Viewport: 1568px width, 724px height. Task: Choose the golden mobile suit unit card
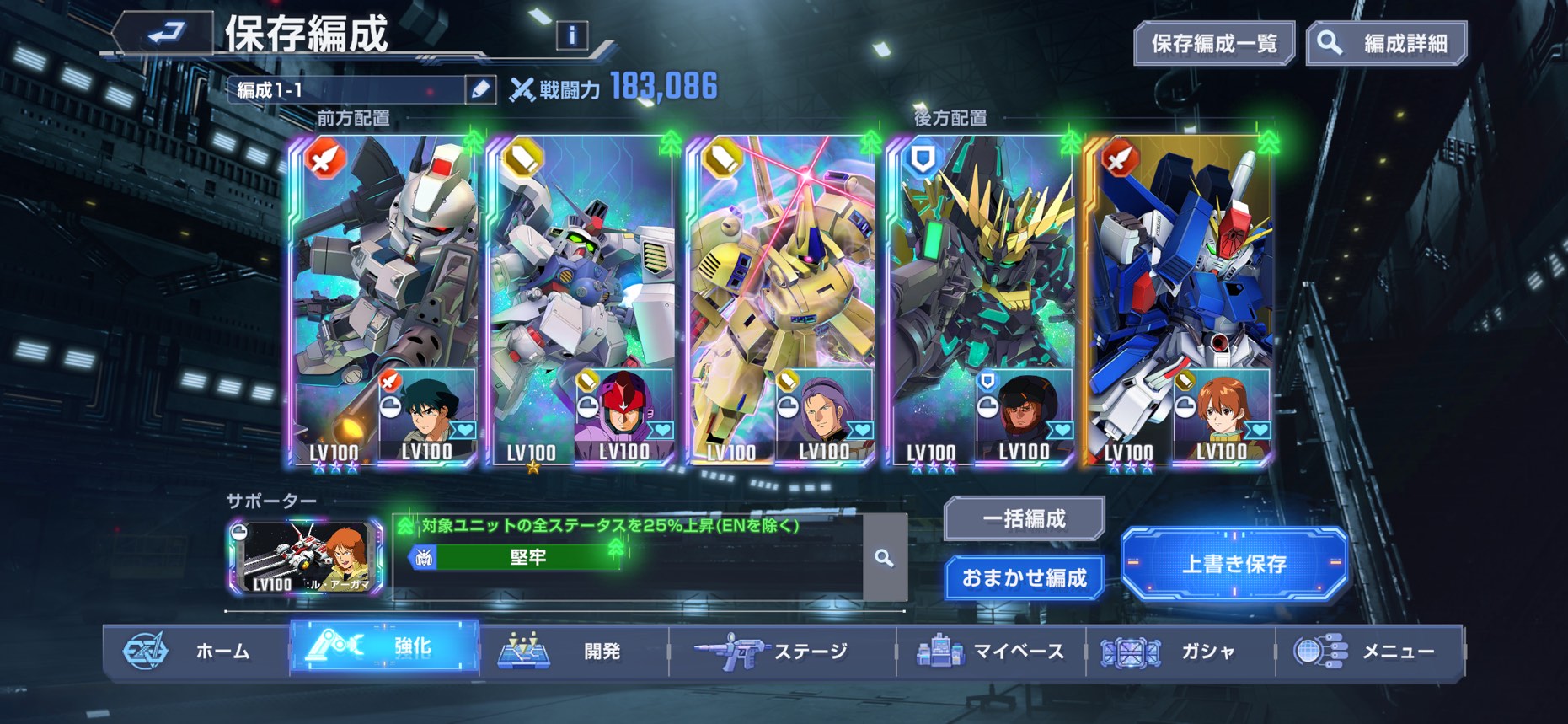(780, 278)
